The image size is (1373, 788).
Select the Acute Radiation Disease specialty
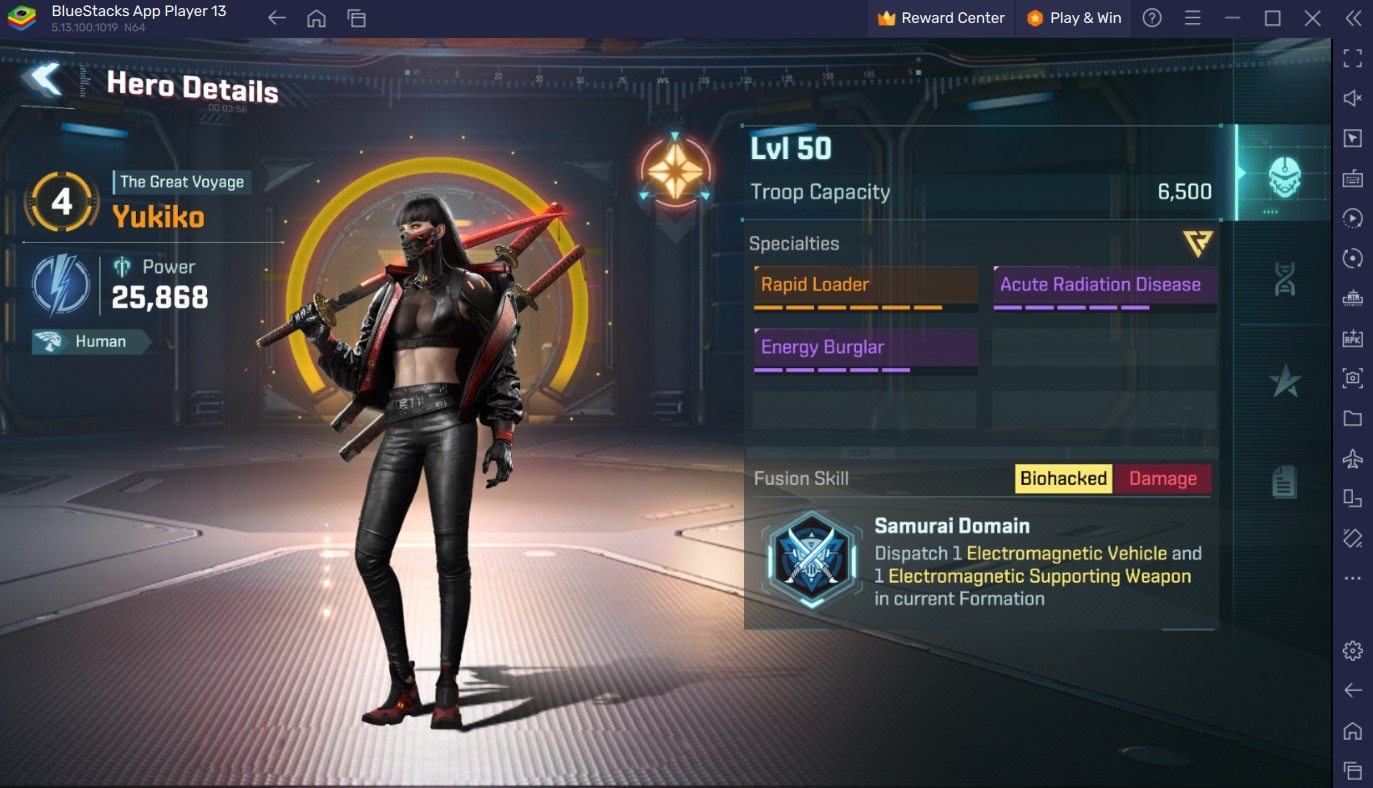(x=1104, y=285)
